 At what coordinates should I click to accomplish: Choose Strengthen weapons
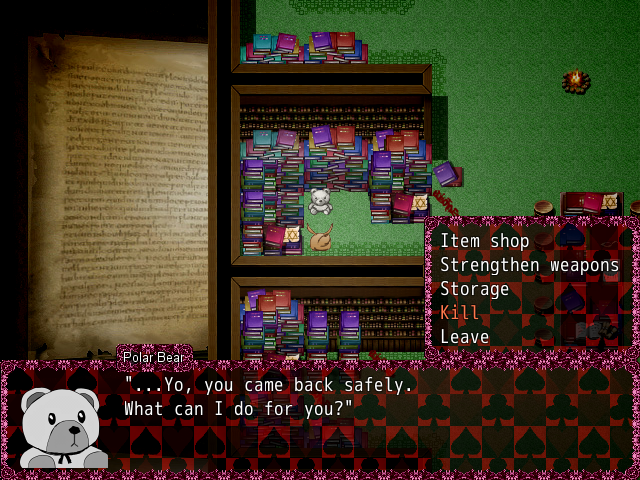tap(529, 265)
